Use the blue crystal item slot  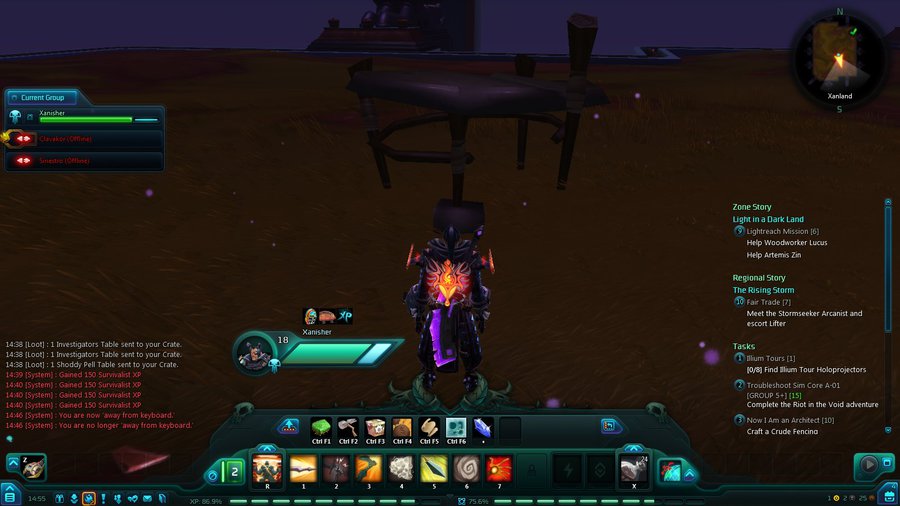[483, 428]
